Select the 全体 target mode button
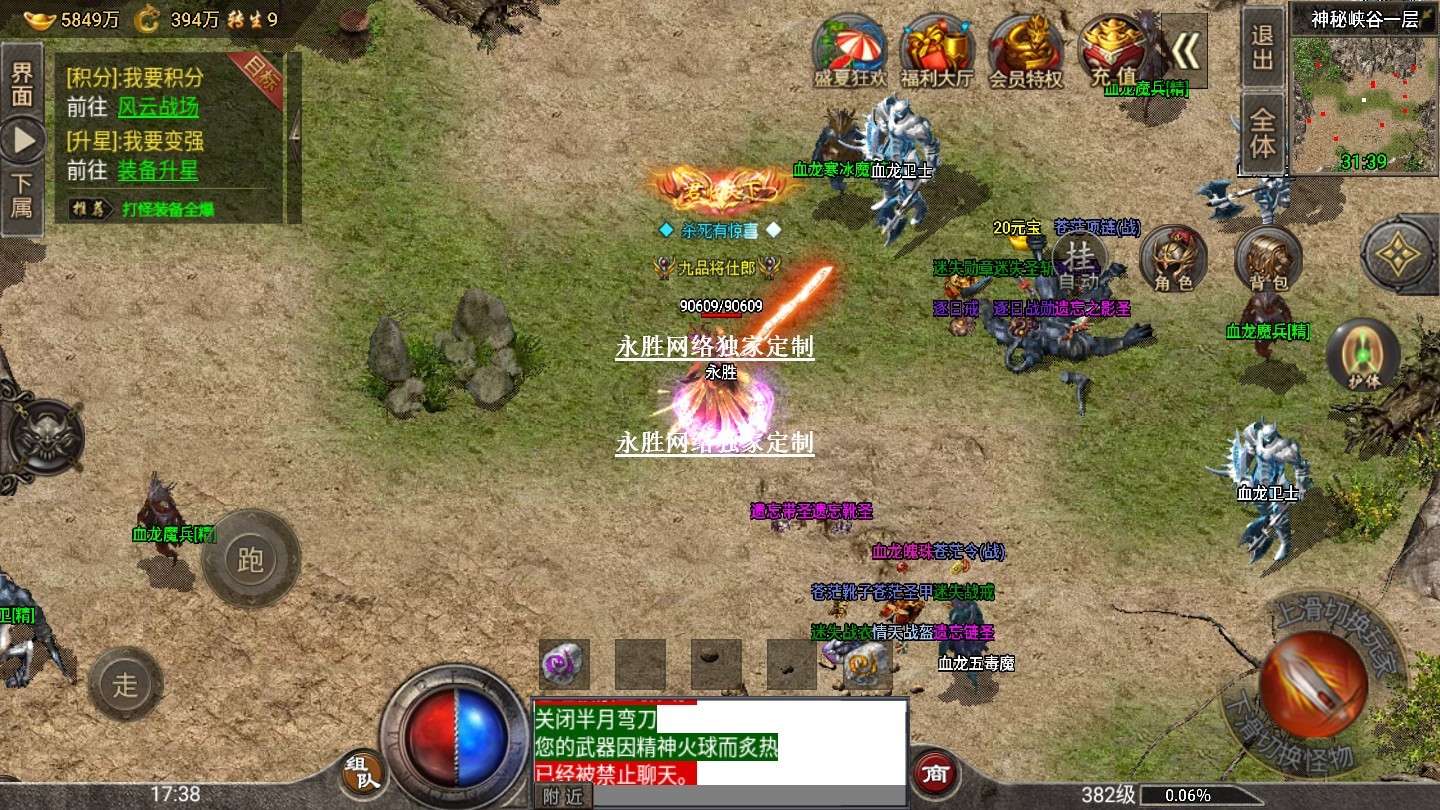Image resolution: width=1440 pixels, height=810 pixels. coord(1263,132)
